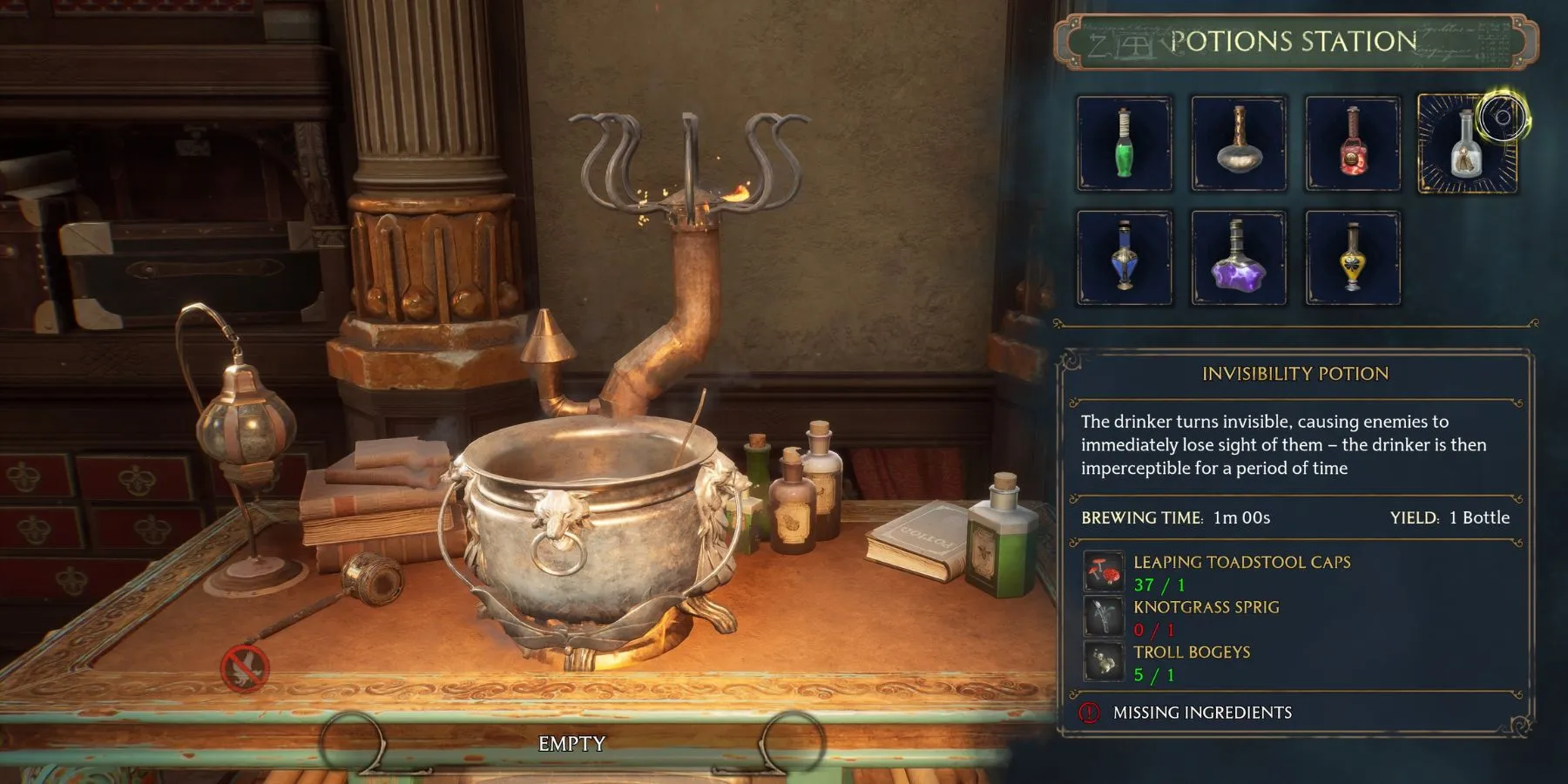
Task: Select the blue Focus potion recipe
Action: 1124,258
